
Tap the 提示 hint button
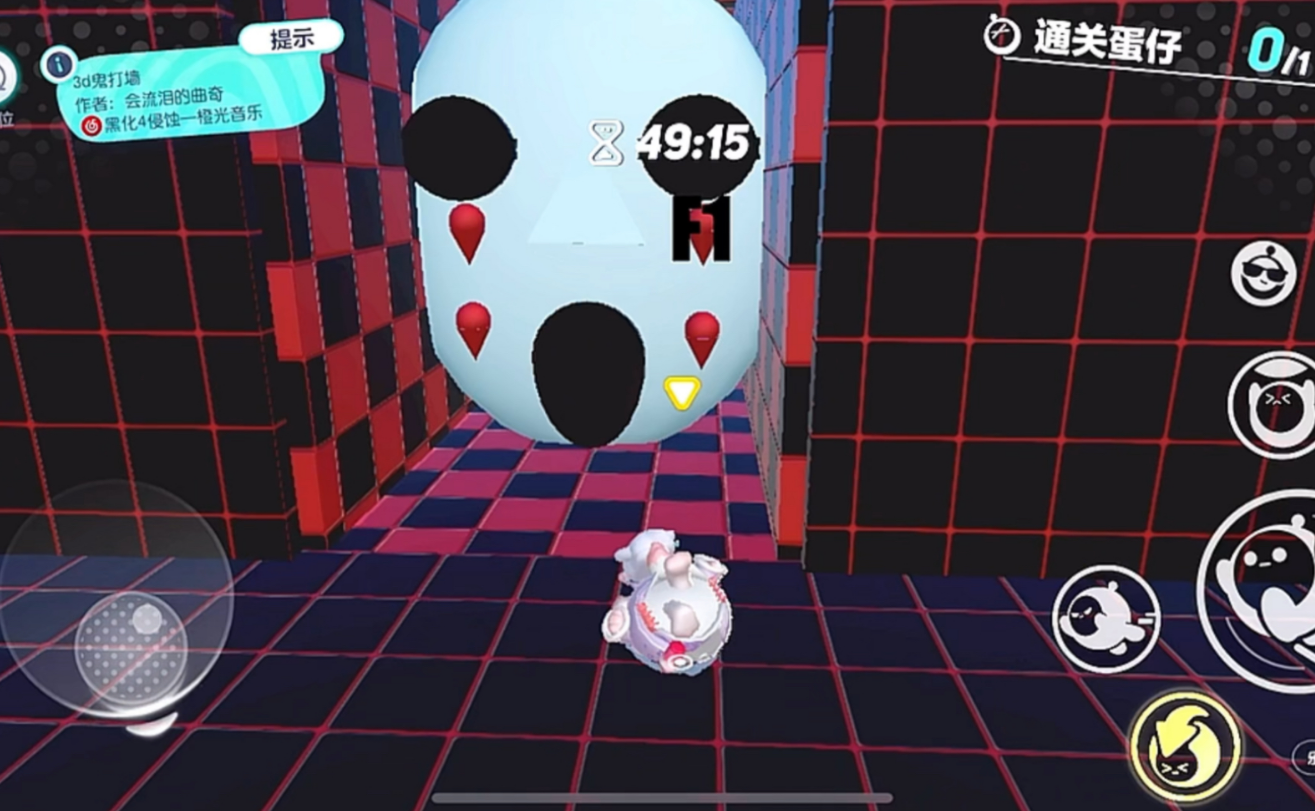tap(291, 40)
